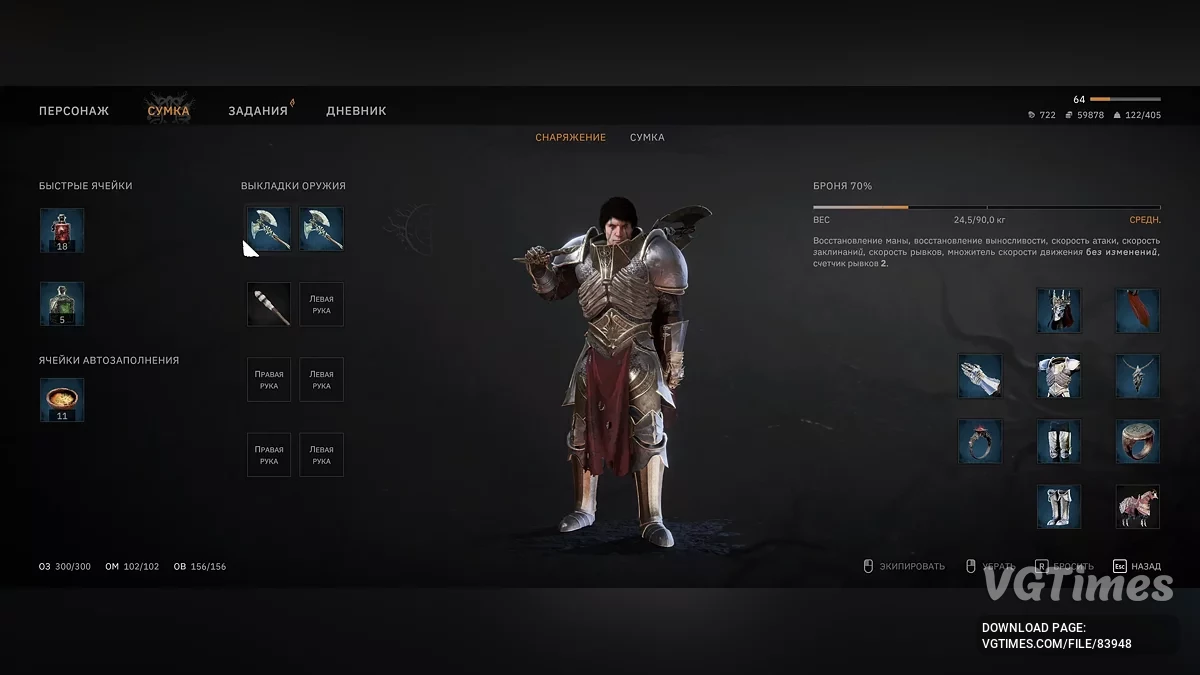Image resolution: width=1200 pixels, height=675 pixels.
Task: Select the spiked helmet equipment slot
Action: coord(1059,310)
